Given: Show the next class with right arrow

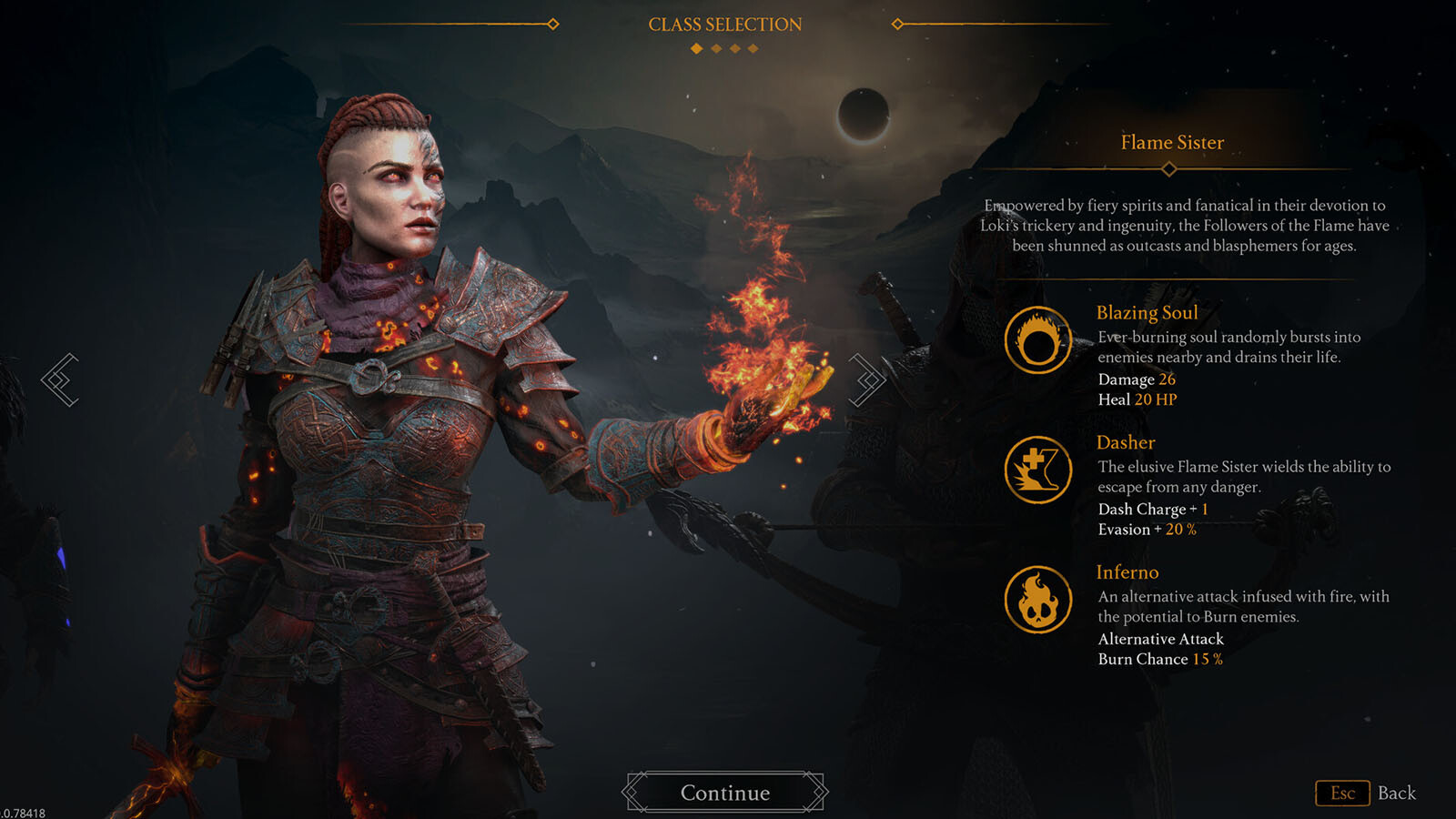Looking at the screenshot, I should point(866,379).
